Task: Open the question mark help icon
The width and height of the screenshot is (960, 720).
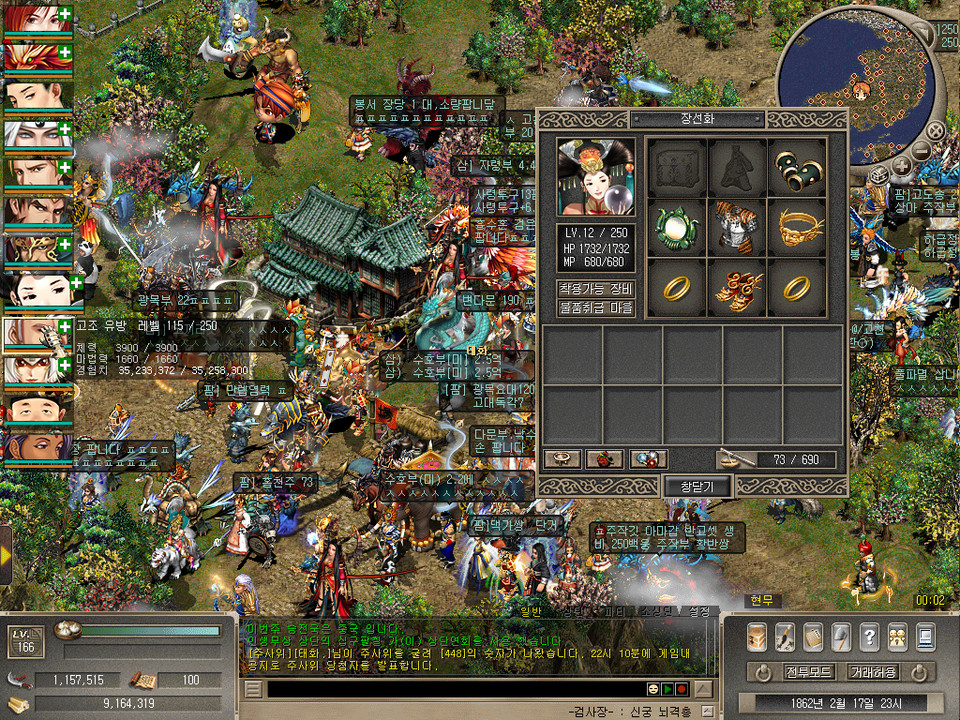Action: tap(869, 636)
